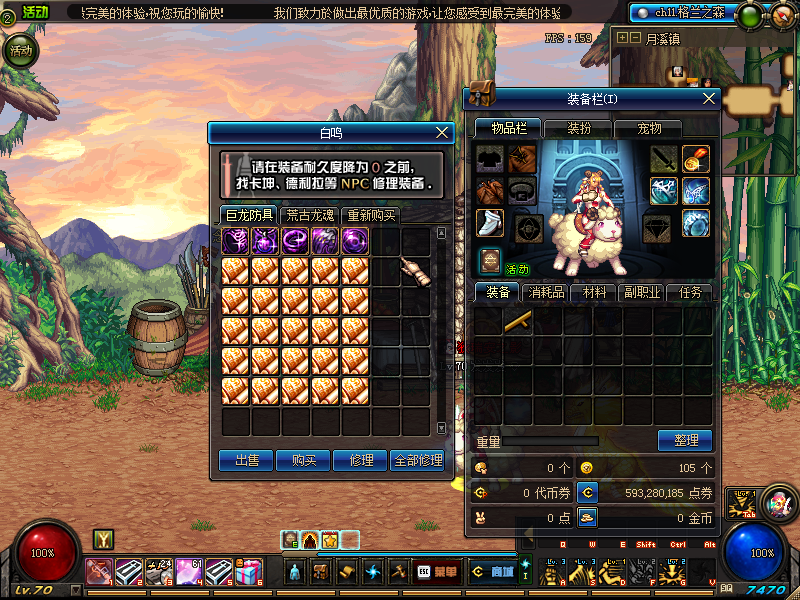Open the 宠物 pet tab
800x600 pixels.
click(x=650, y=128)
